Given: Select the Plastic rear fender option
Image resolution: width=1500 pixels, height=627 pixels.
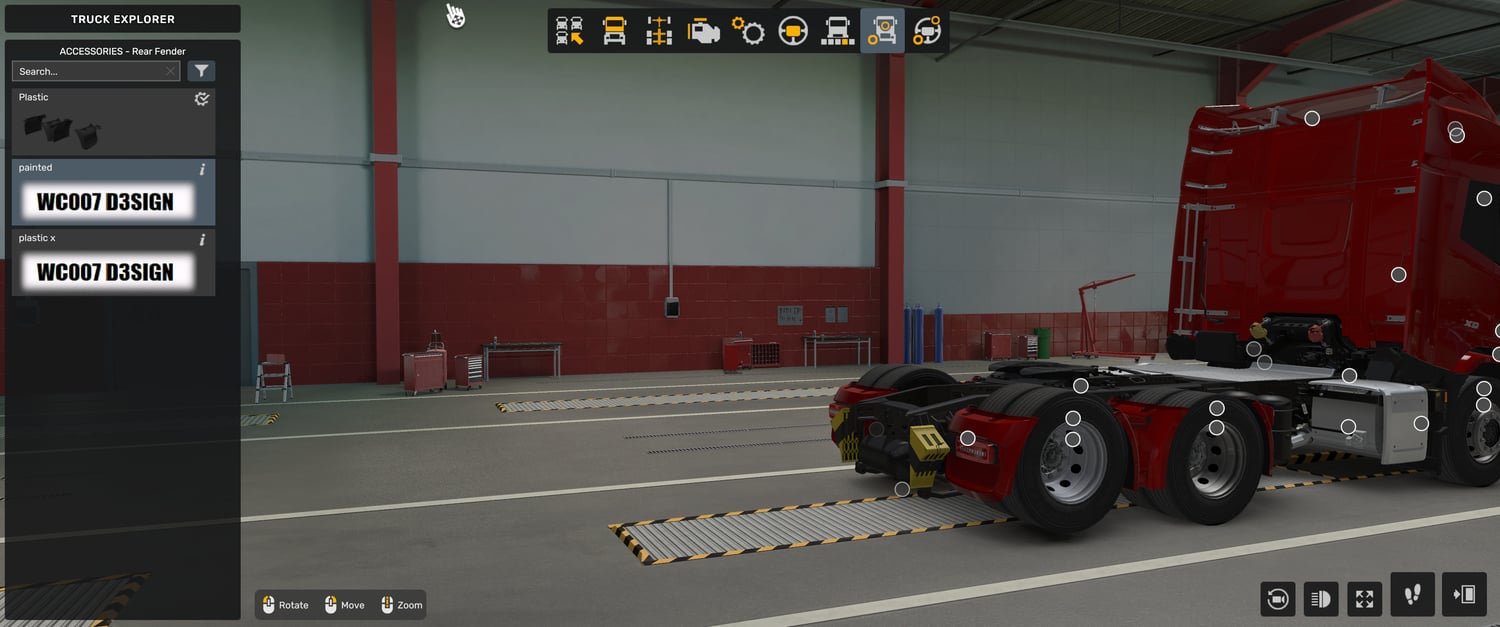Looking at the screenshot, I should (113, 122).
